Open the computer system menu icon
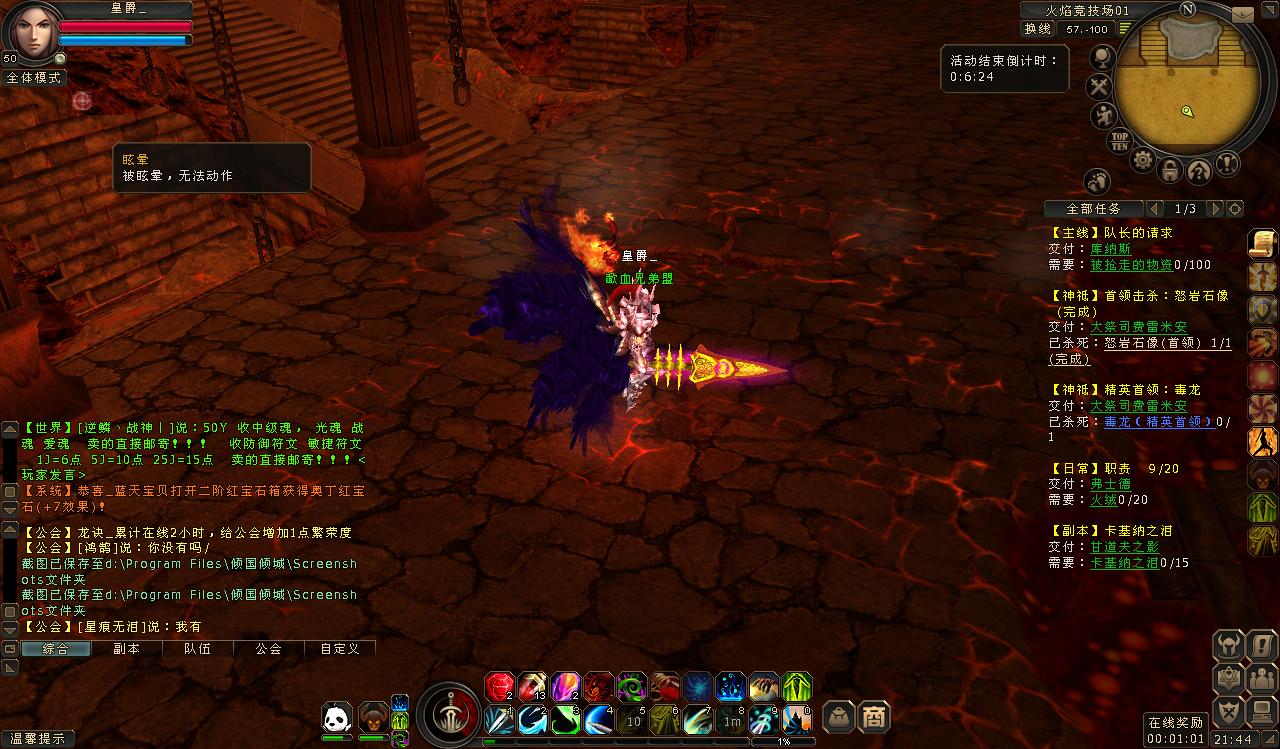 (x=1261, y=711)
